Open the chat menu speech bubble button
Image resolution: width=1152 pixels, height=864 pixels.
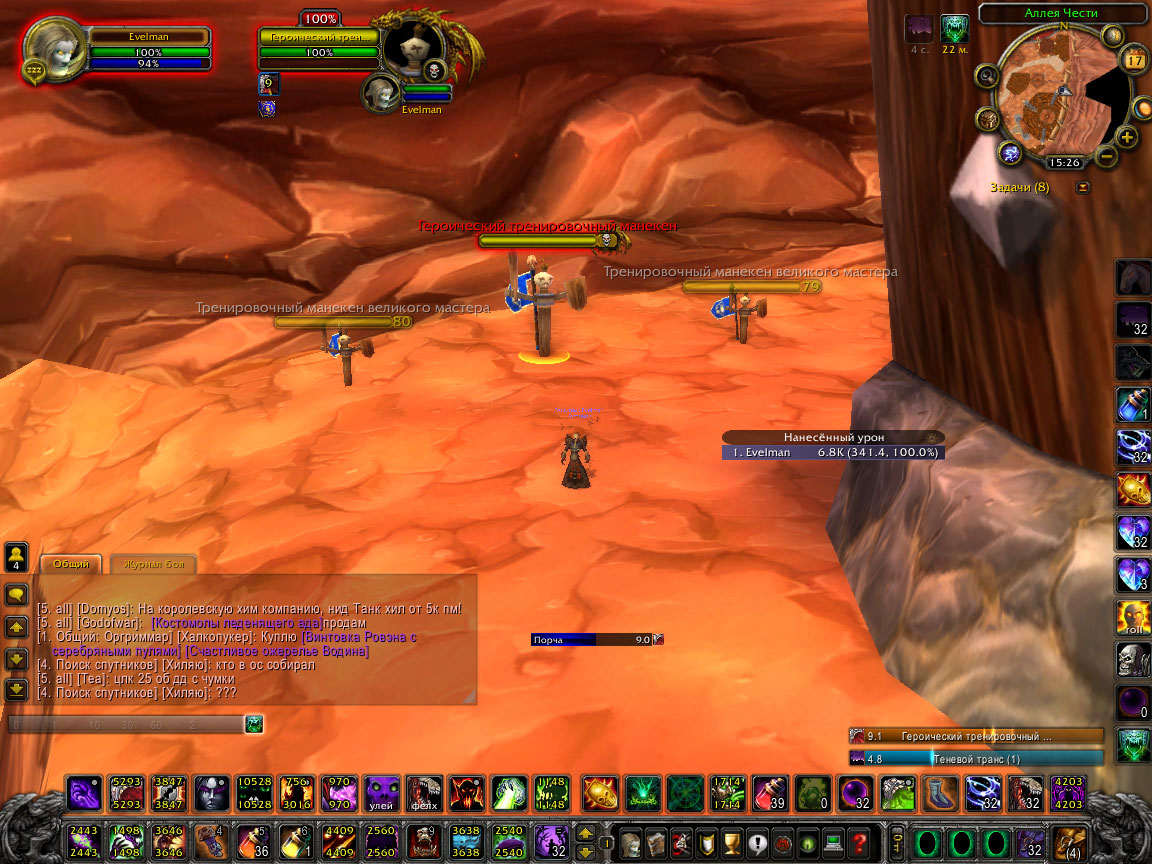(16, 595)
